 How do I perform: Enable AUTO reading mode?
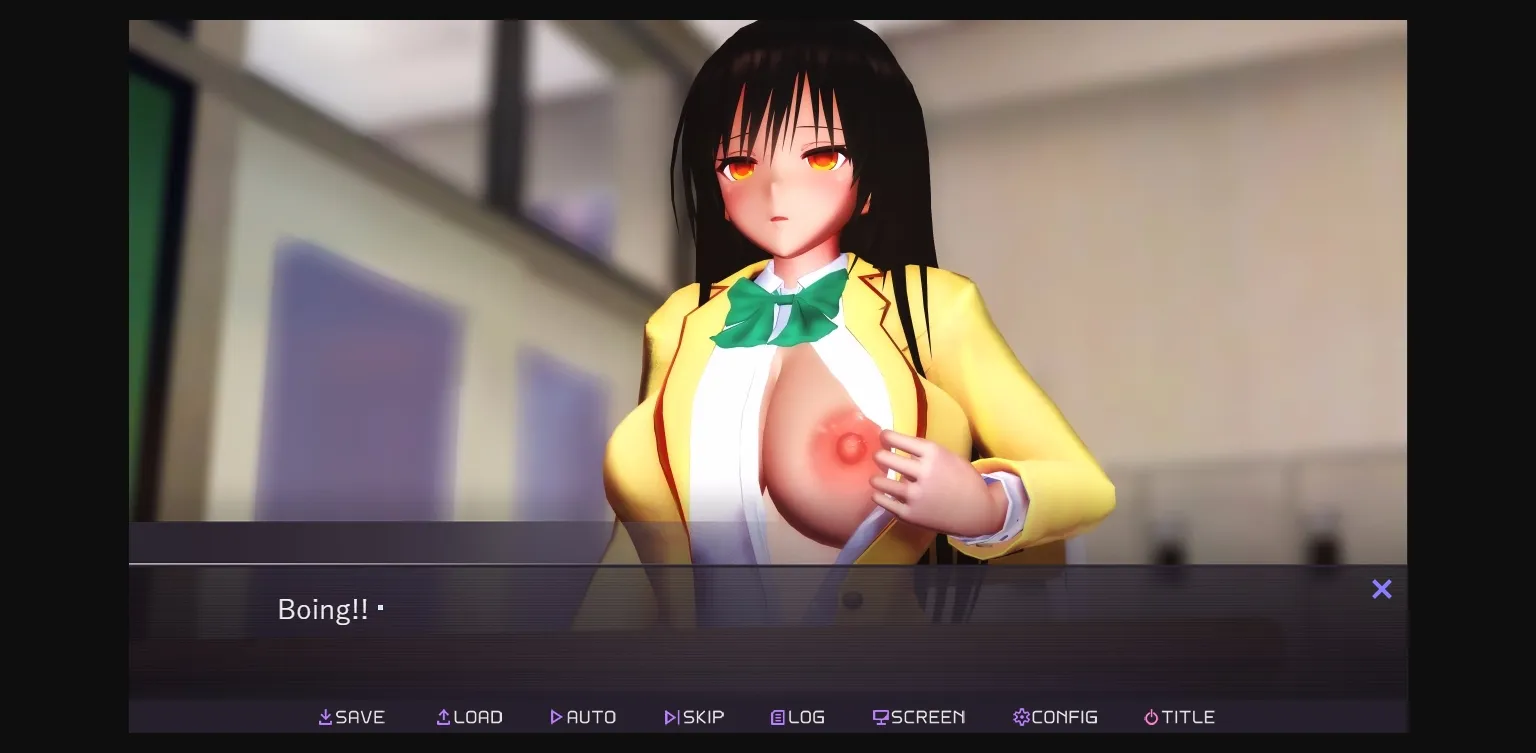583,717
